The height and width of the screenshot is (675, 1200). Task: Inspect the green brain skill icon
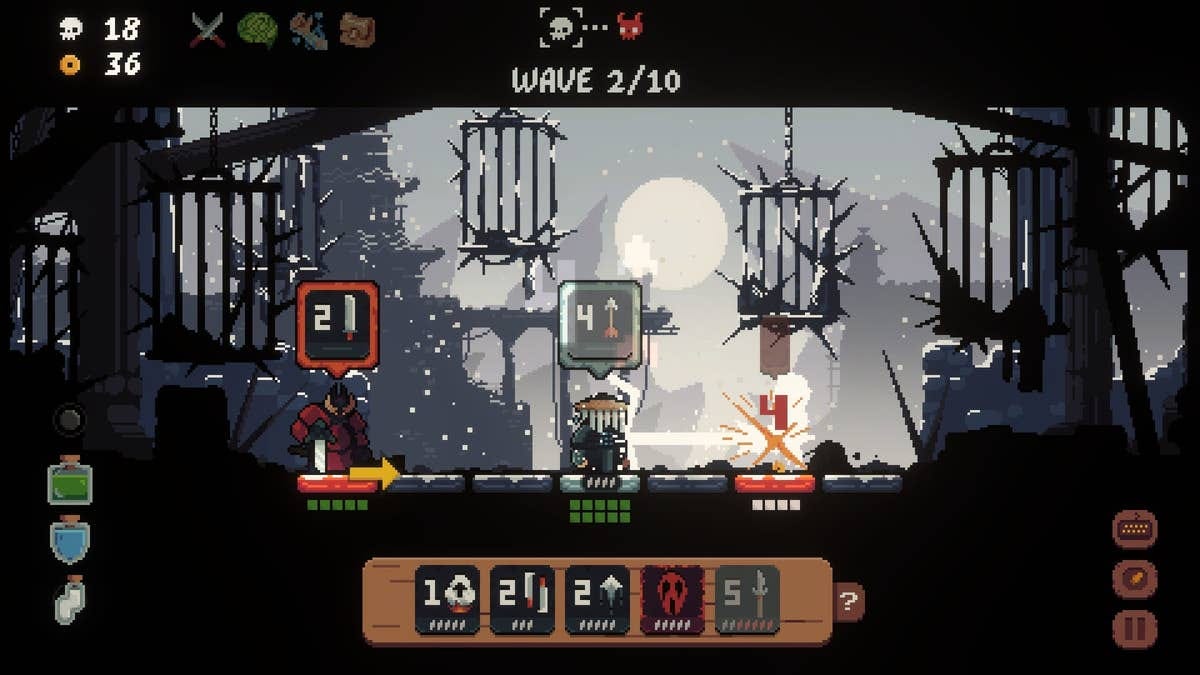coord(257,30)
